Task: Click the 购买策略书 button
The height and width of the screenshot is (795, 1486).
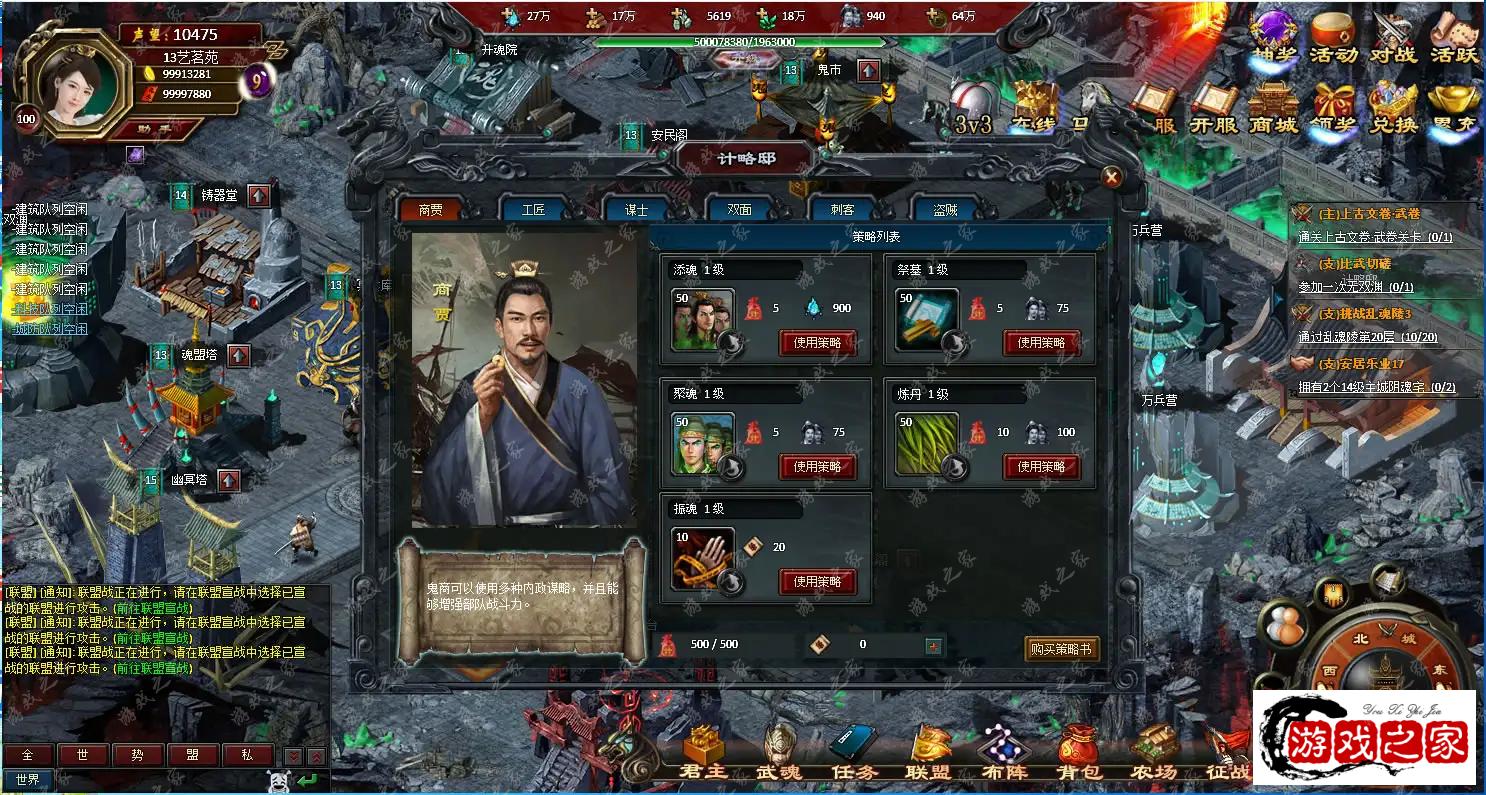Action: (x=1061, y=648)
